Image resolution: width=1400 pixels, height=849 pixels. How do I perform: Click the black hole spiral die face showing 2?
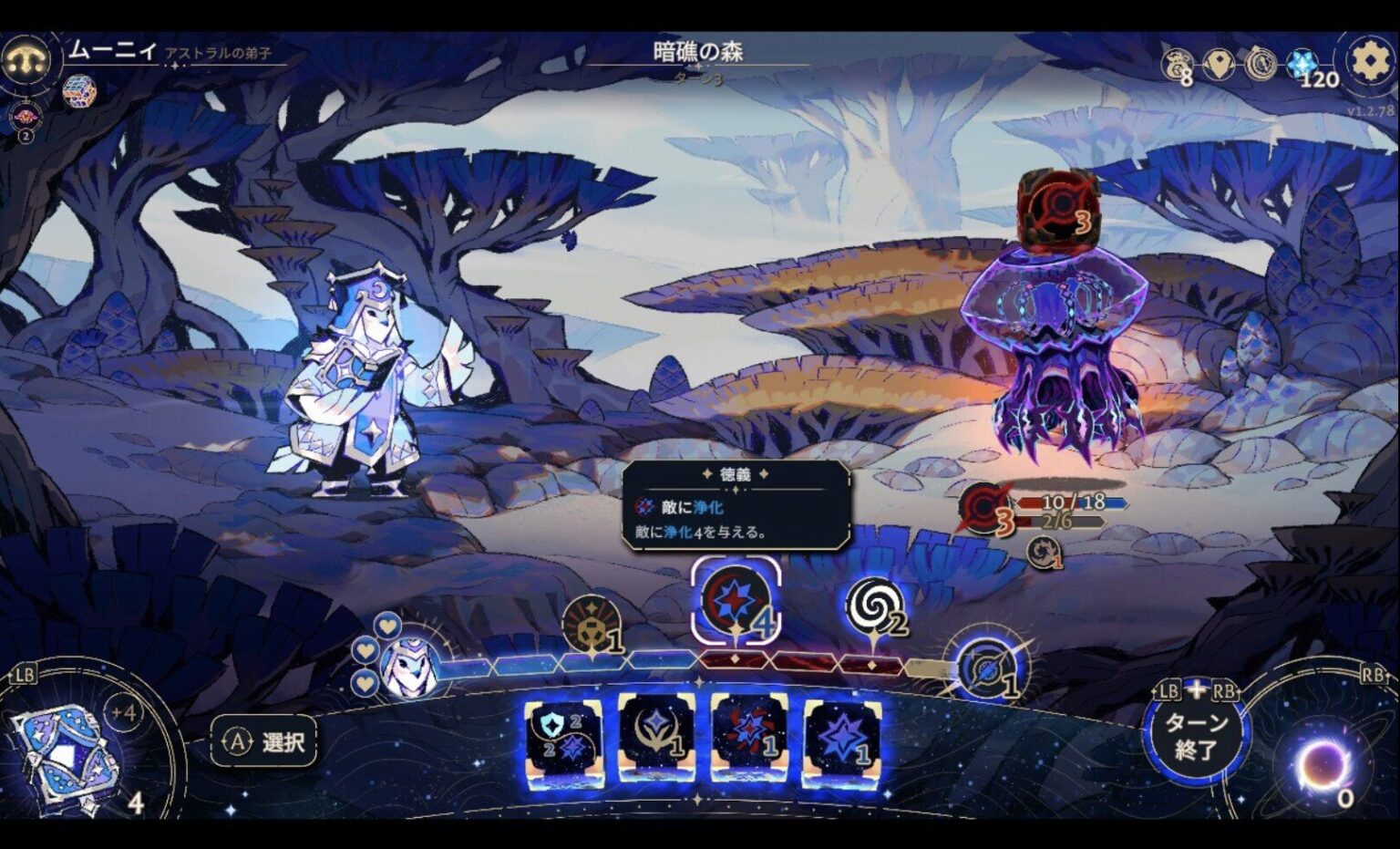873,606
